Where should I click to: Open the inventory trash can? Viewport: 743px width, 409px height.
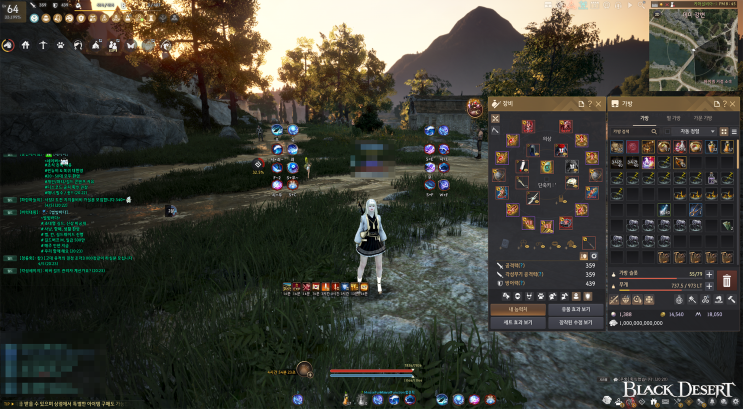(727, 279)
